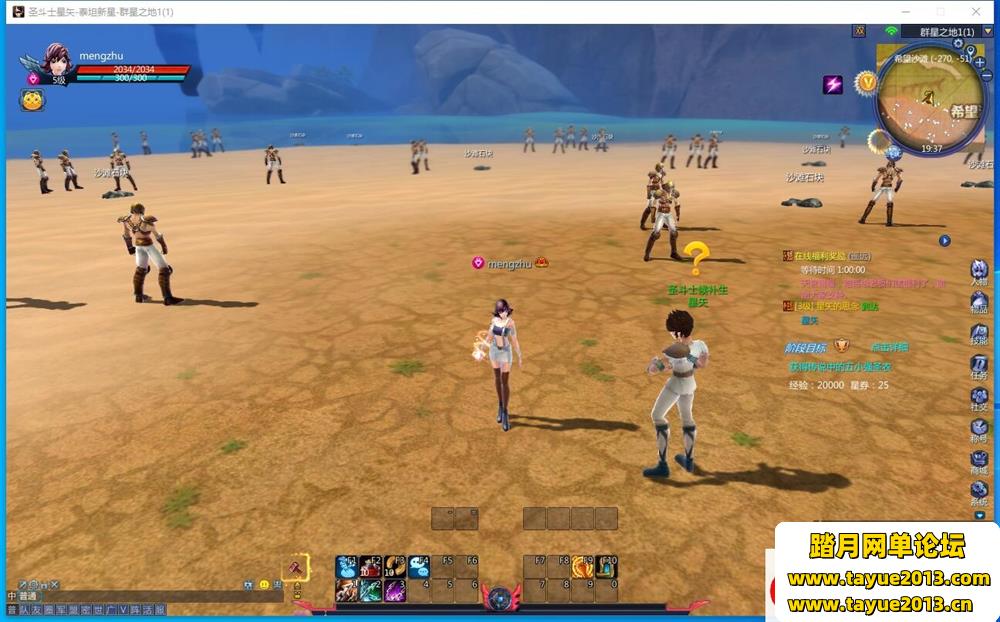1000x622 pixels.
Task: Click the purple lightning buff icon
Action: click(833, 85)
